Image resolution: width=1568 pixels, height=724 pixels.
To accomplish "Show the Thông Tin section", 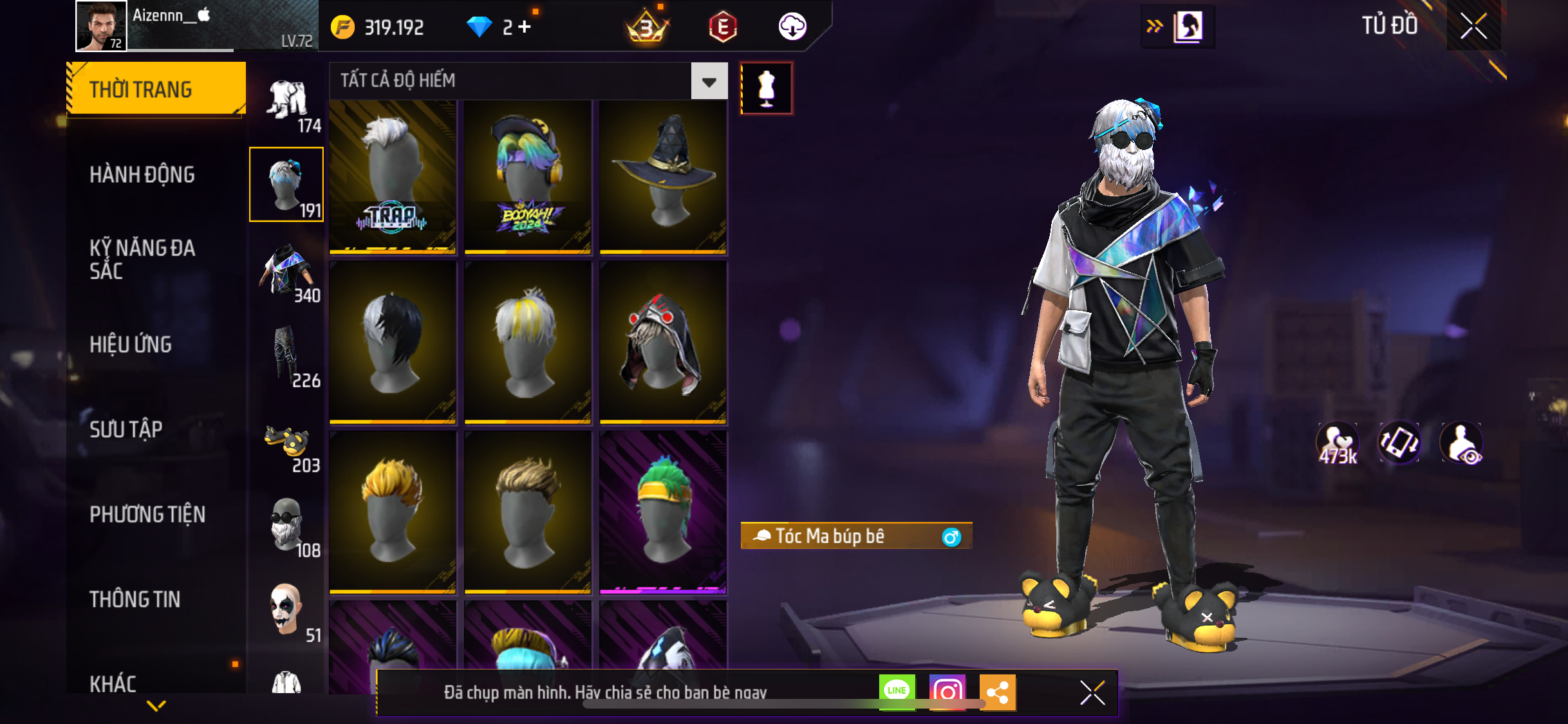I will click(135, 599).
